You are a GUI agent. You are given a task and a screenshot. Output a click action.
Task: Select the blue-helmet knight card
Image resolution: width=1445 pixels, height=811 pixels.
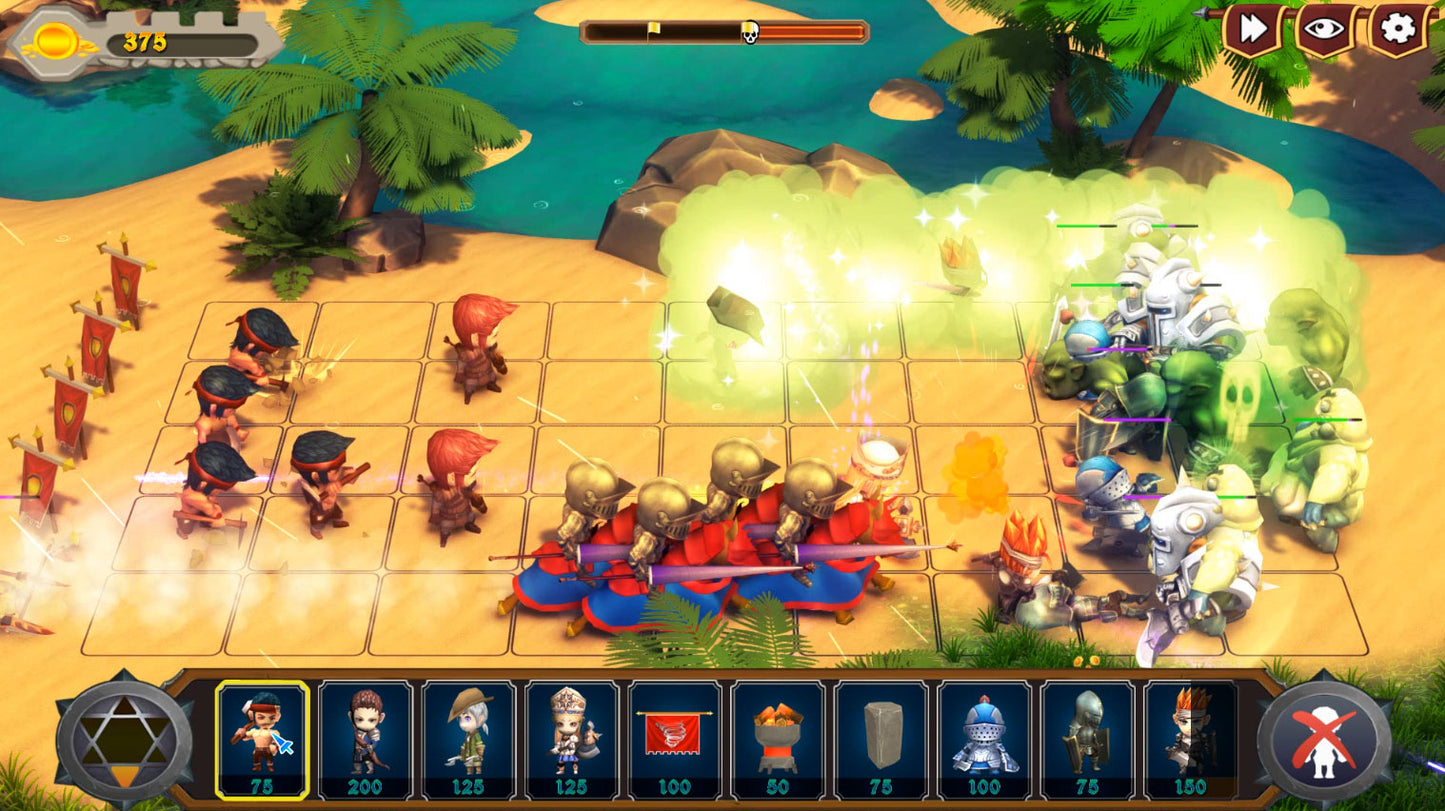coord(984,738)
